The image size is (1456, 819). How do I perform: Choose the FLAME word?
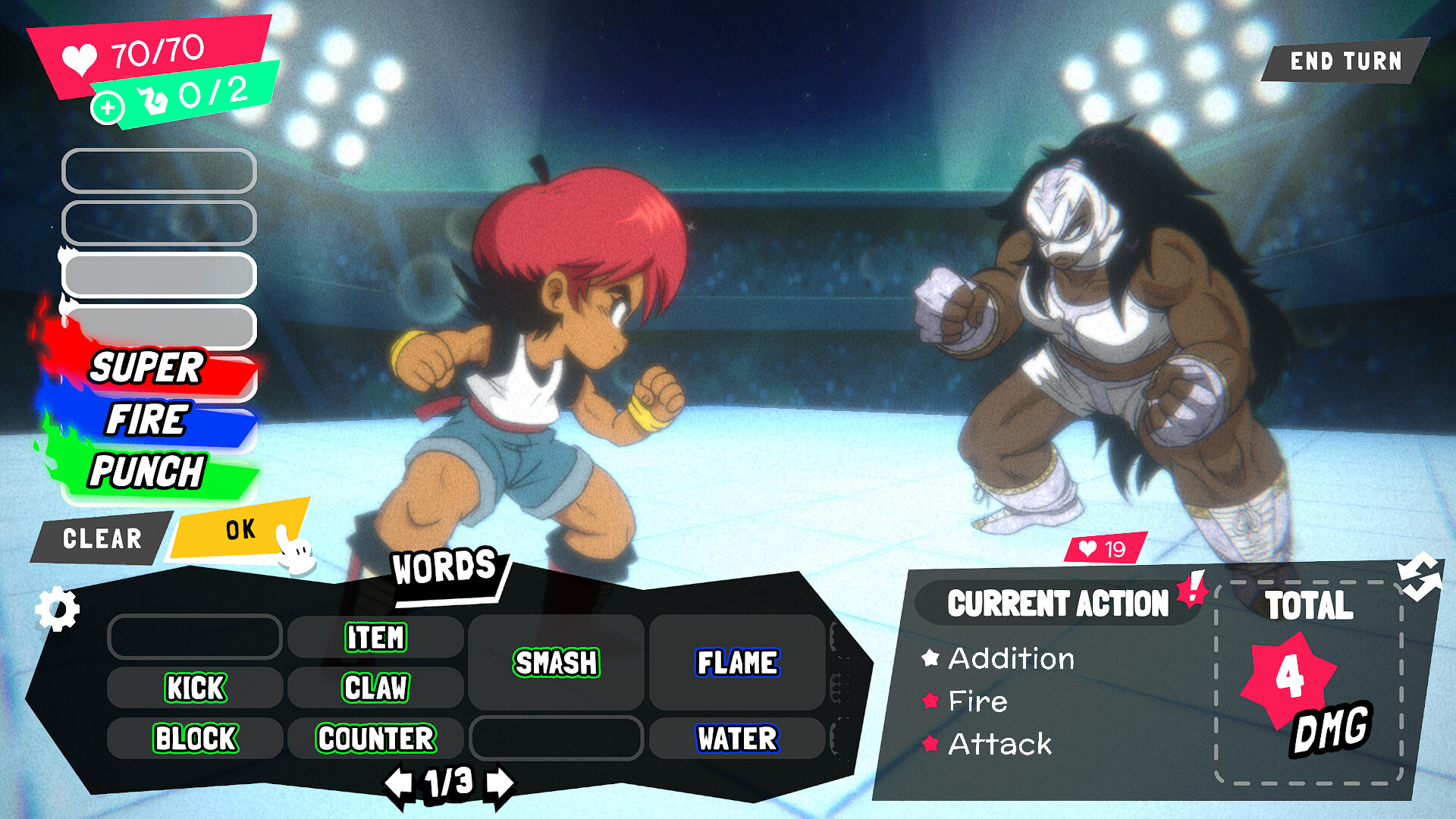737,663
